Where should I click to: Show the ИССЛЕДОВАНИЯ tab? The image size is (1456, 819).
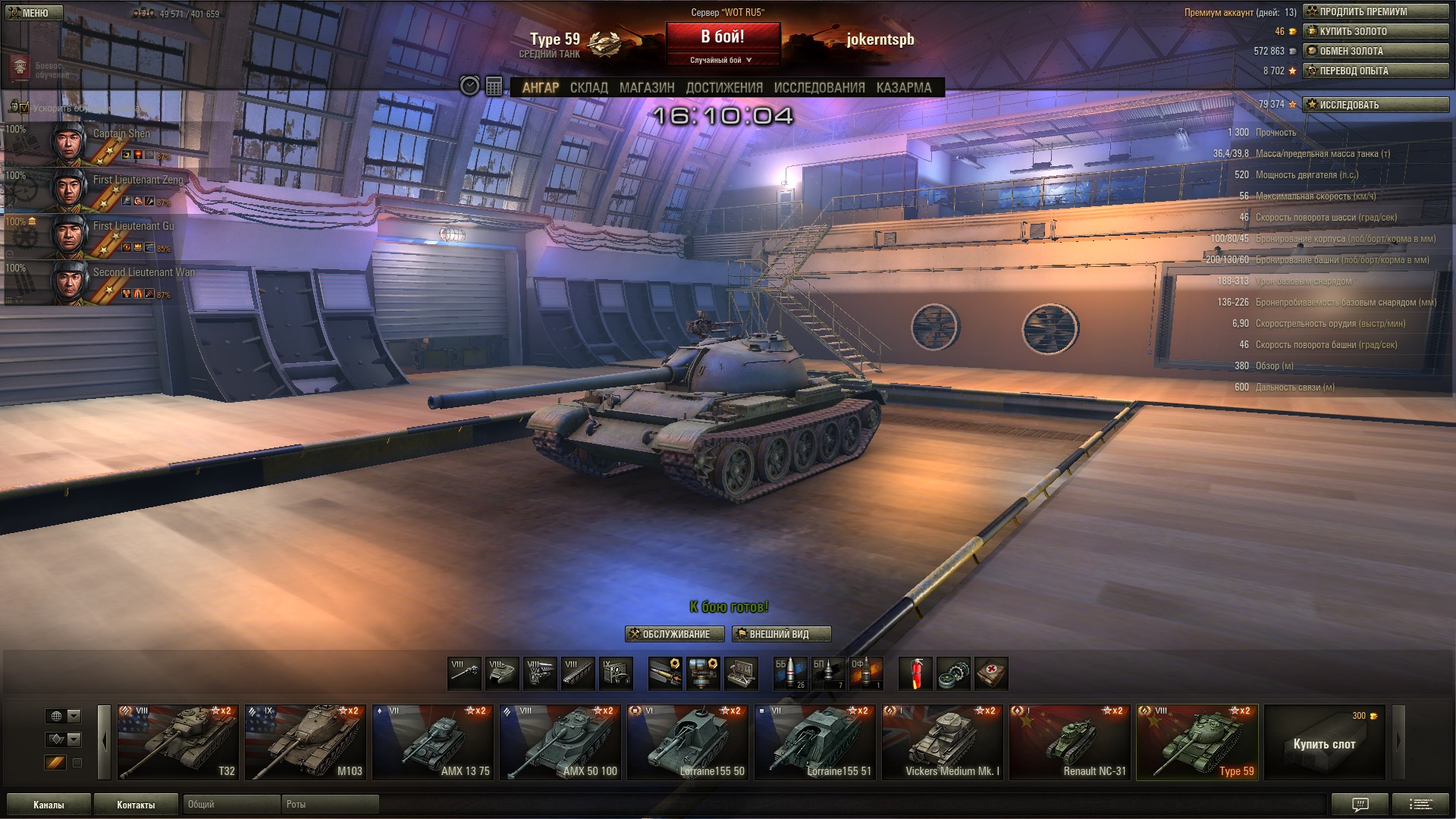pos(819,88)
